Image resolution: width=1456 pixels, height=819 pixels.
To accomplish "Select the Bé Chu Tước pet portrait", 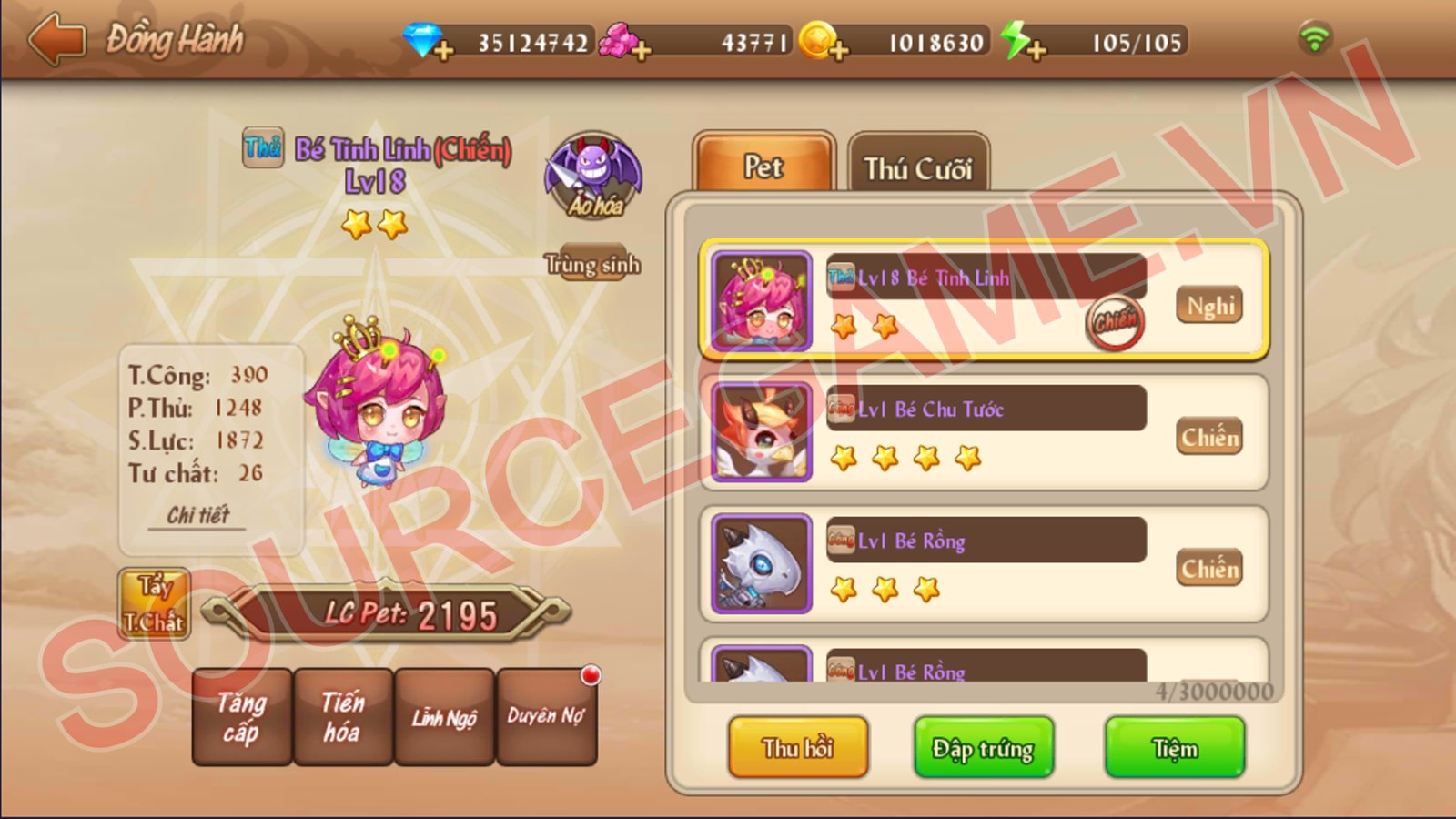I will point(762,432).
